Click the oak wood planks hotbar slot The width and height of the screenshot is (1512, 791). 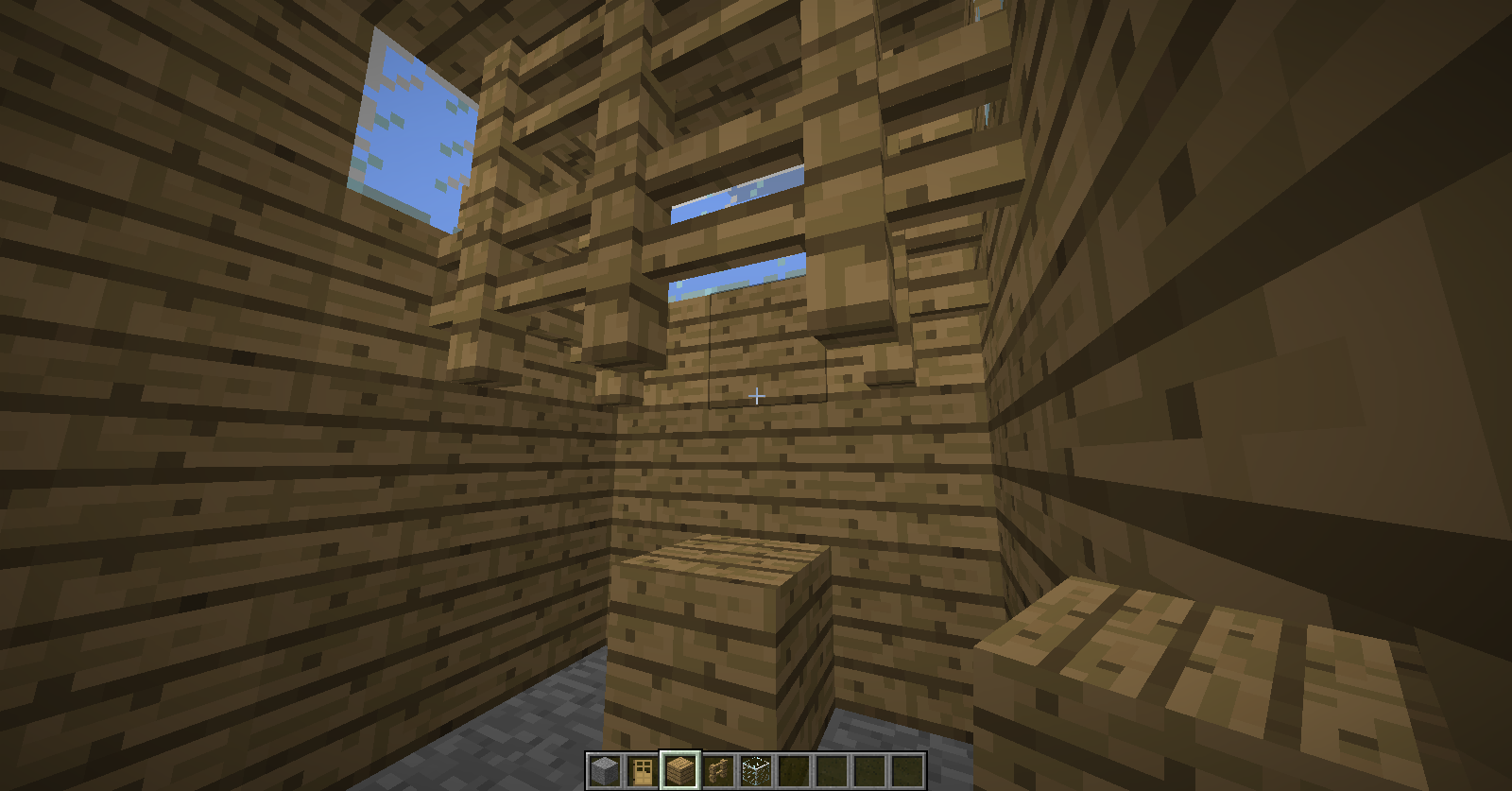[x=679, y=770]
